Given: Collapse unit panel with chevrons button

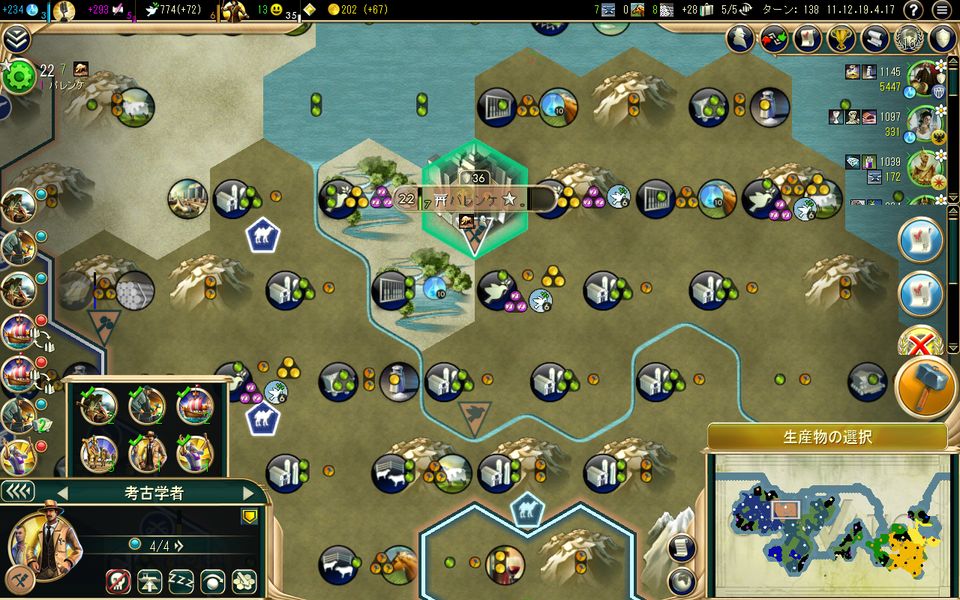Looking at the screenshot, I should pyautogui.click(x=17, y=492).
